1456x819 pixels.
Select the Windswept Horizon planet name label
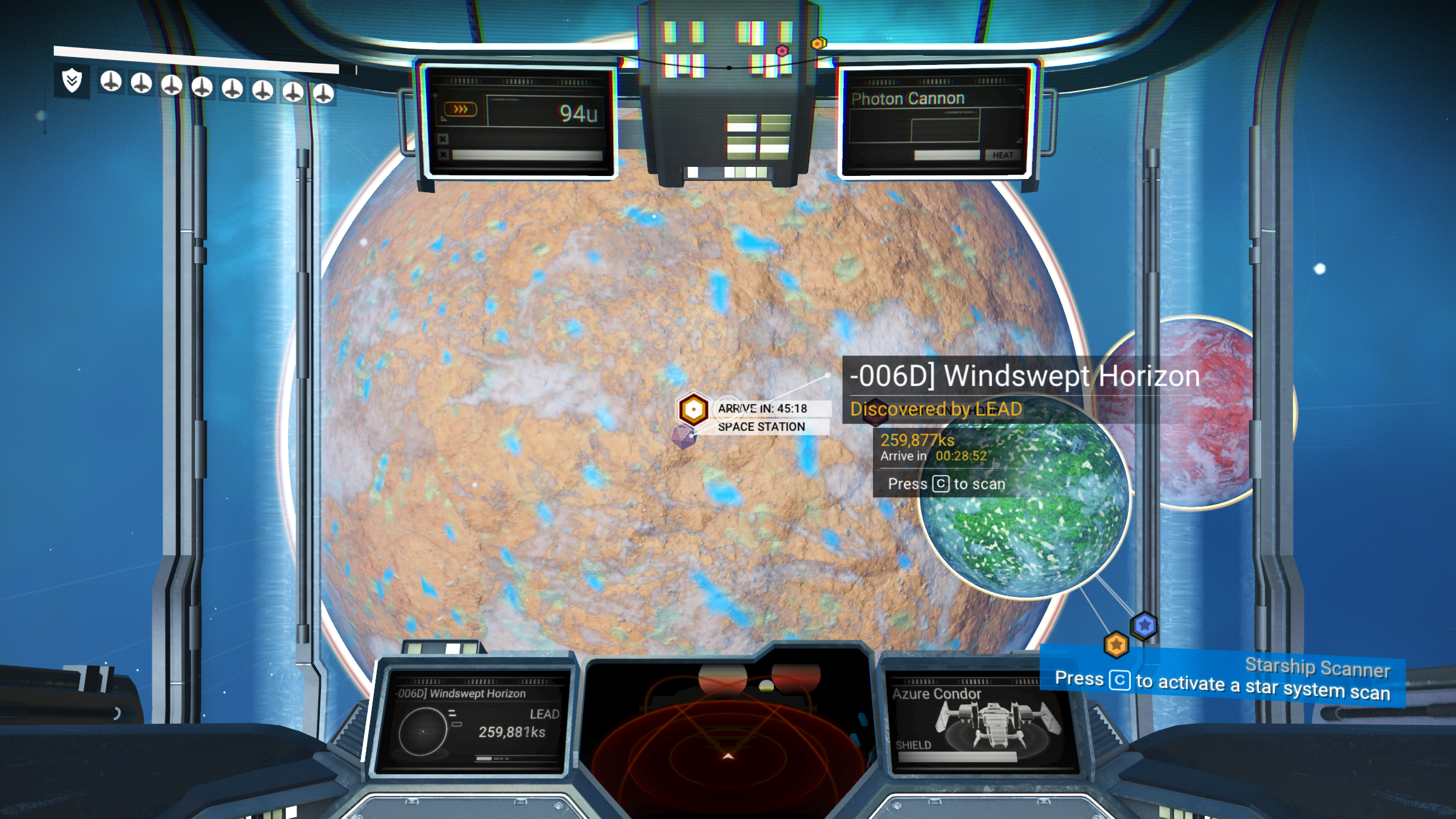click(1025, 376)
